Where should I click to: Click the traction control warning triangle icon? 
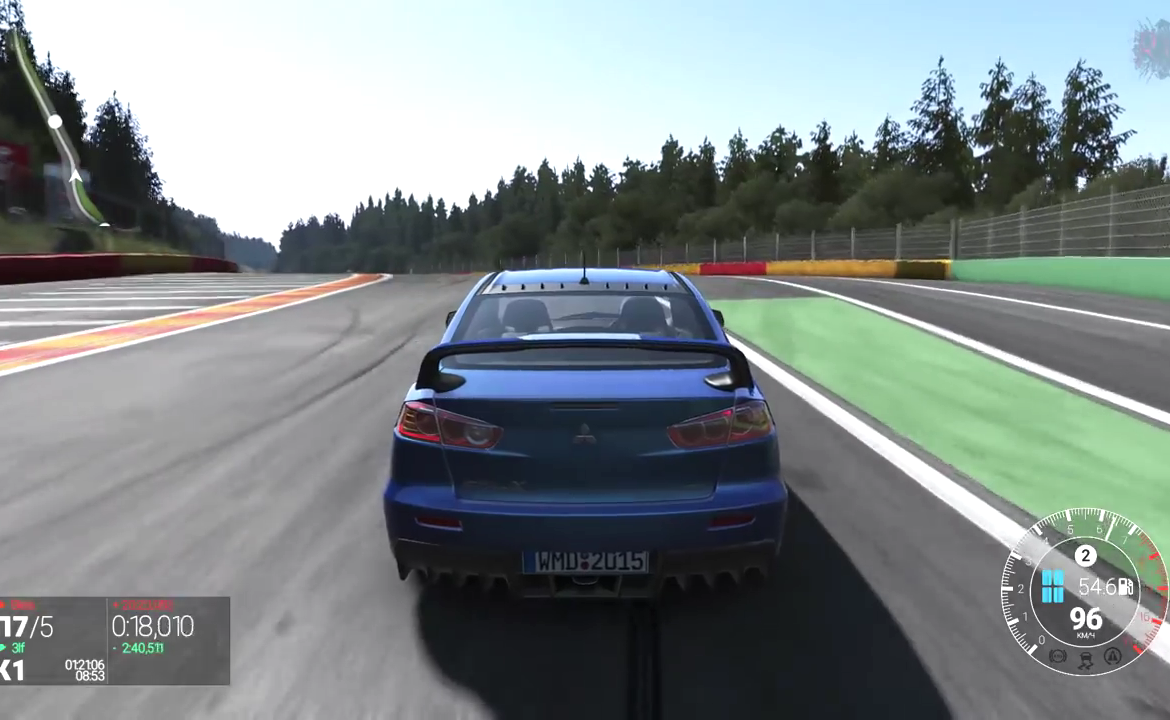[x=1113, y=656]
